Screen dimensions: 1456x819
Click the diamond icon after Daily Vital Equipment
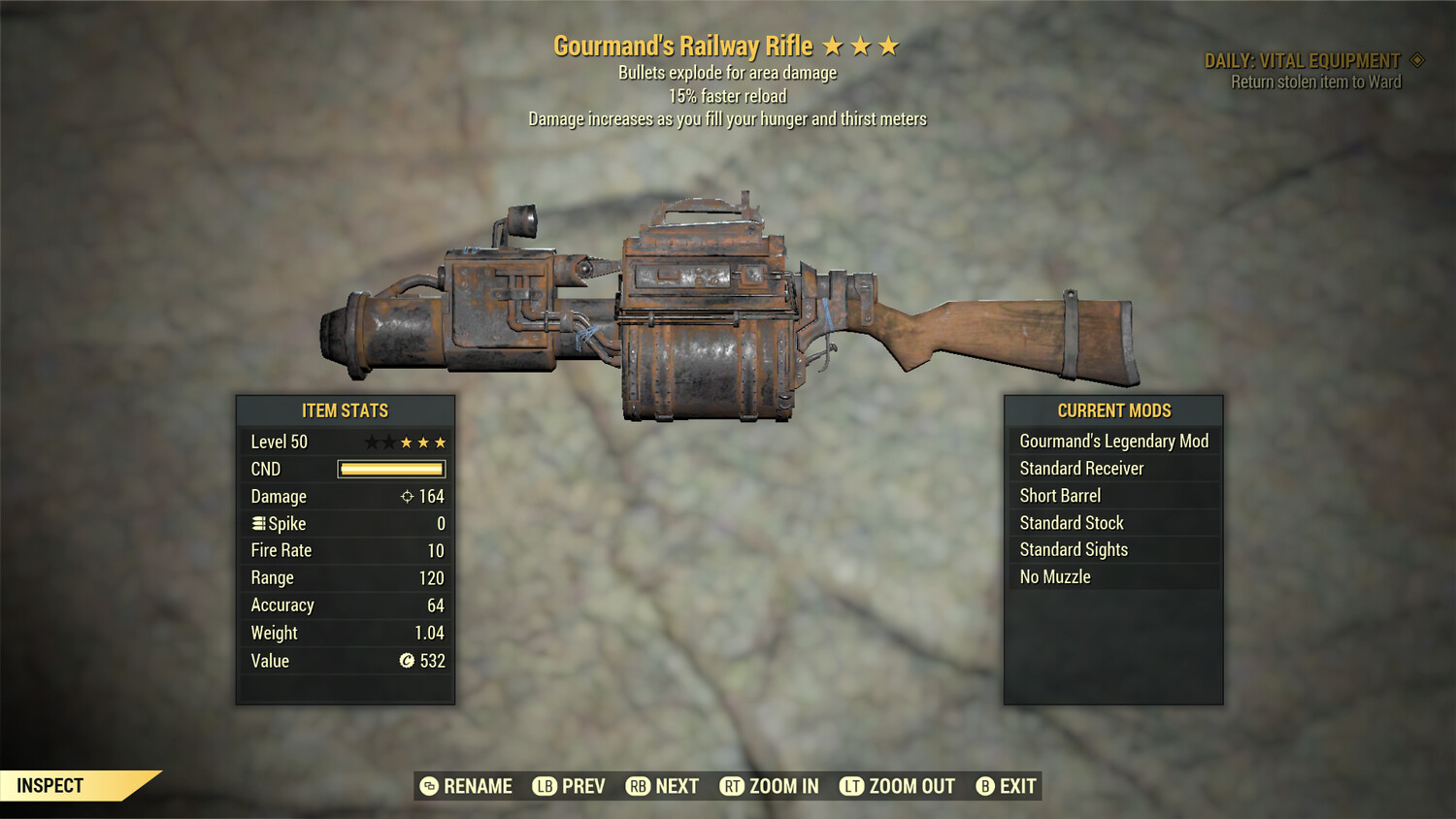coord(1415,59)
